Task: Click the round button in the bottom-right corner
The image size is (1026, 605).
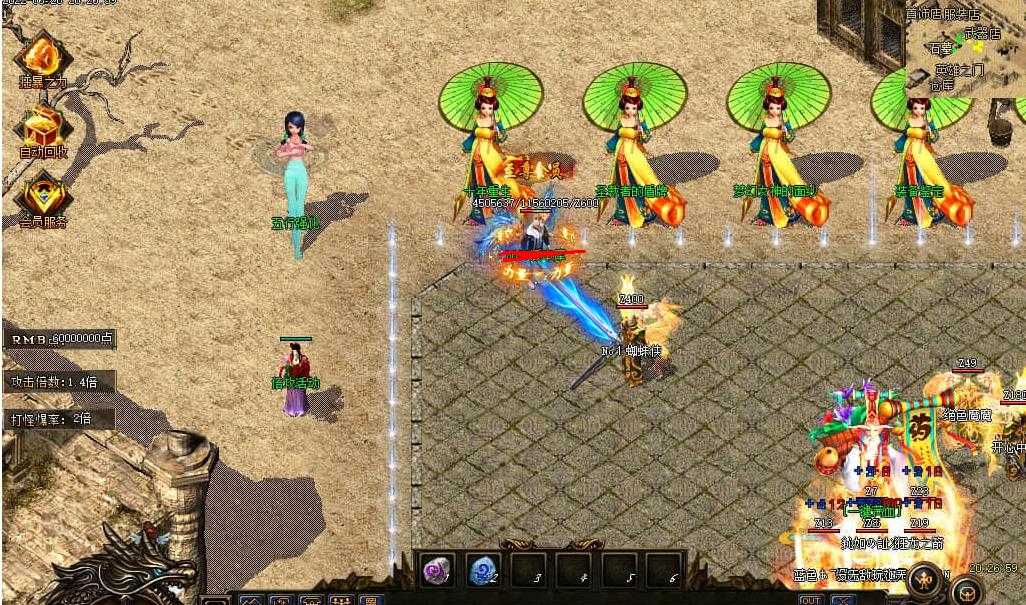Action: 967,590
